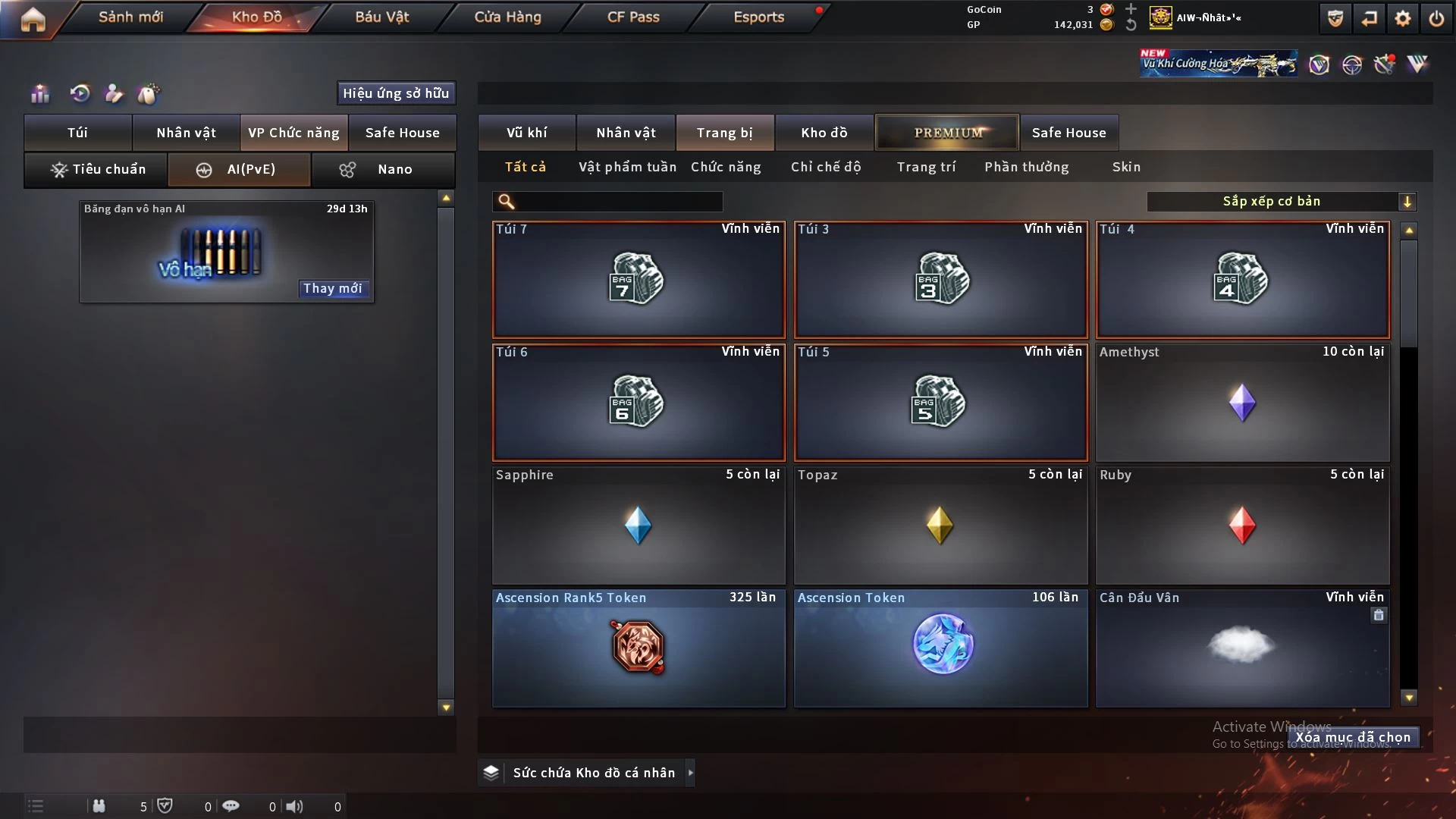The image size is (1456, 819).
Task: Select the Vũ khí inventory tab
Action: pos(526,133)
